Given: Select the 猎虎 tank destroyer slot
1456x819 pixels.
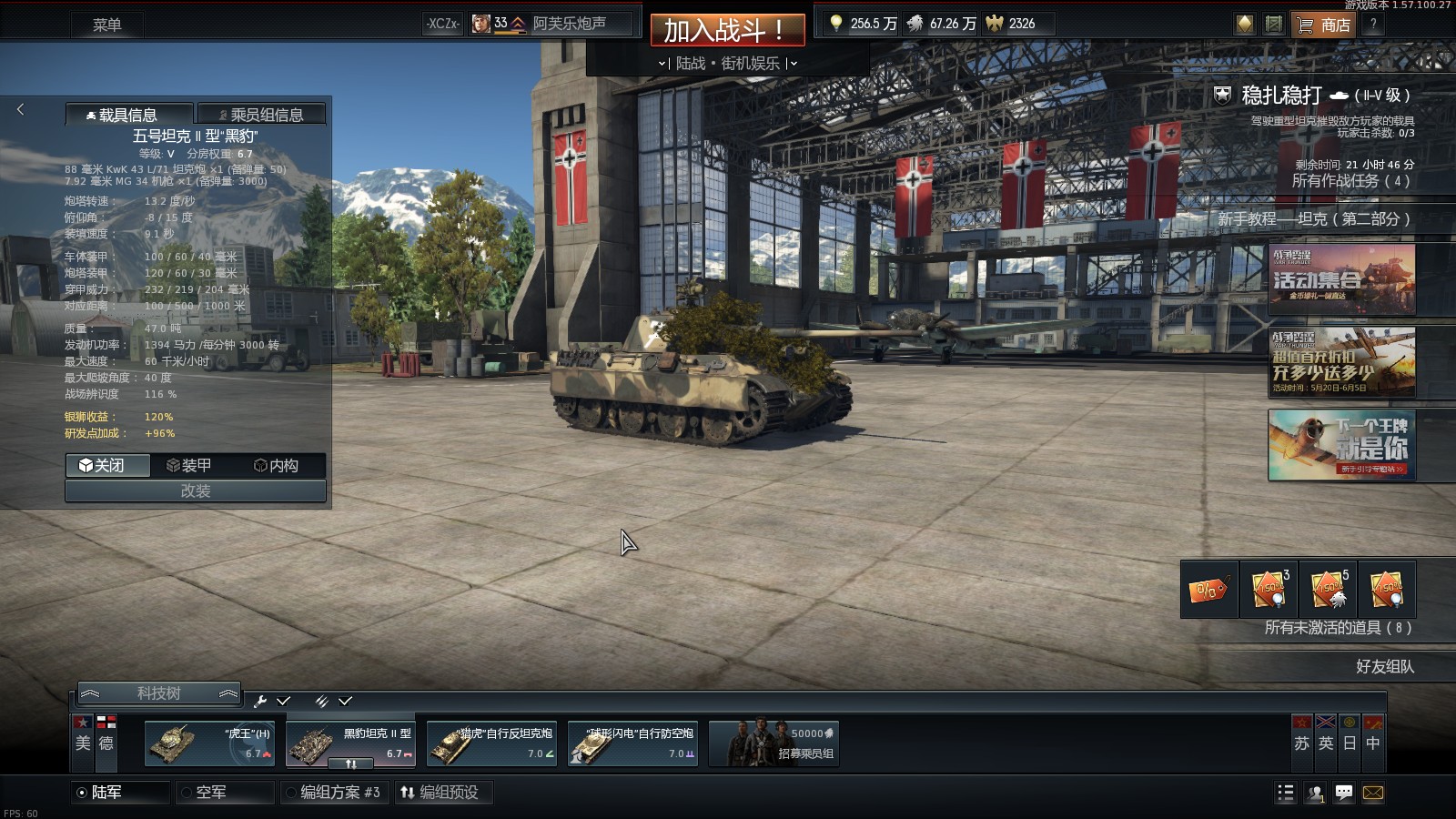Looking at the screenshot, I should coord(491,743).
